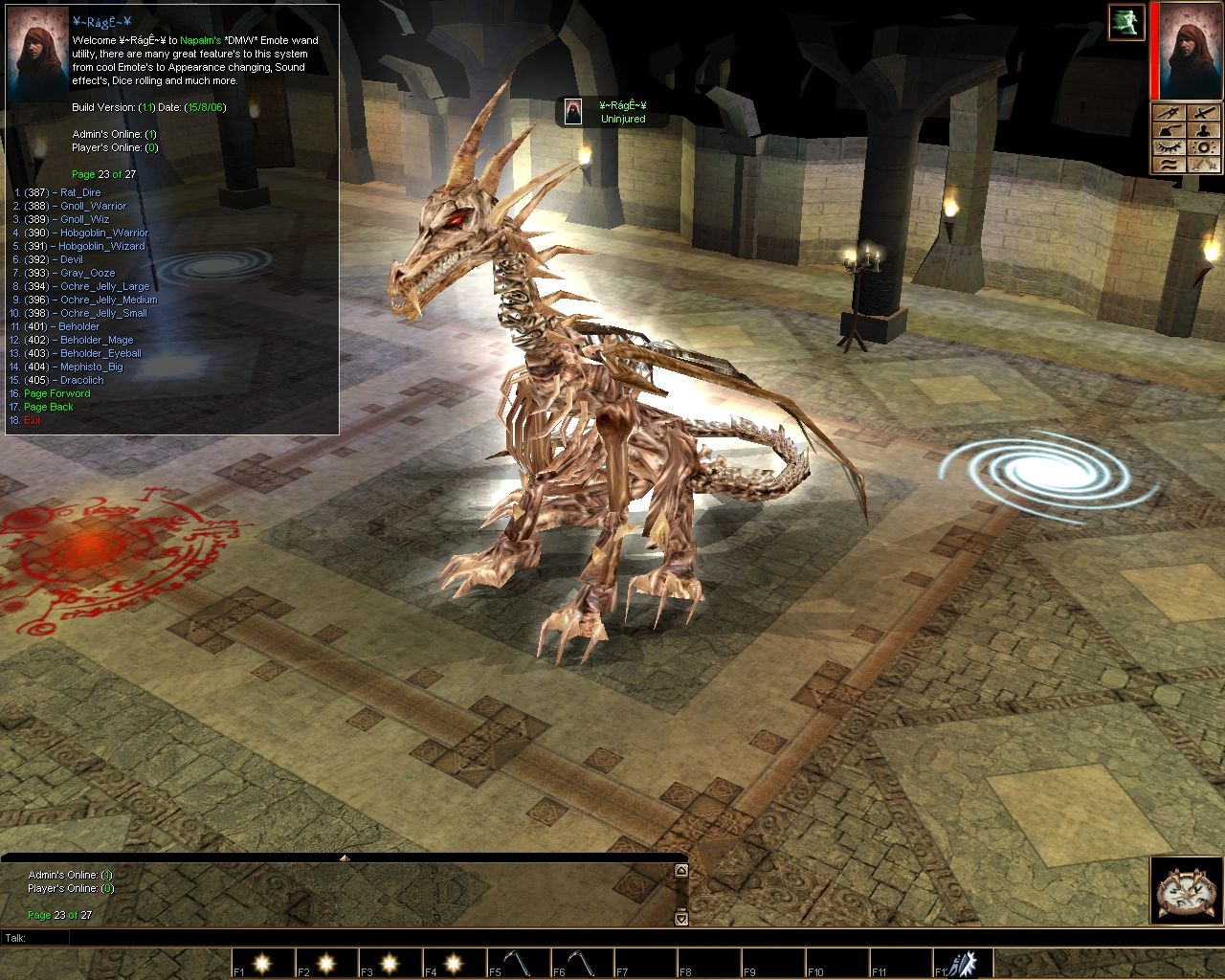Select Beholder_Mage from the list
This screenshot has width=1225, height=980.
coord(96,340)
